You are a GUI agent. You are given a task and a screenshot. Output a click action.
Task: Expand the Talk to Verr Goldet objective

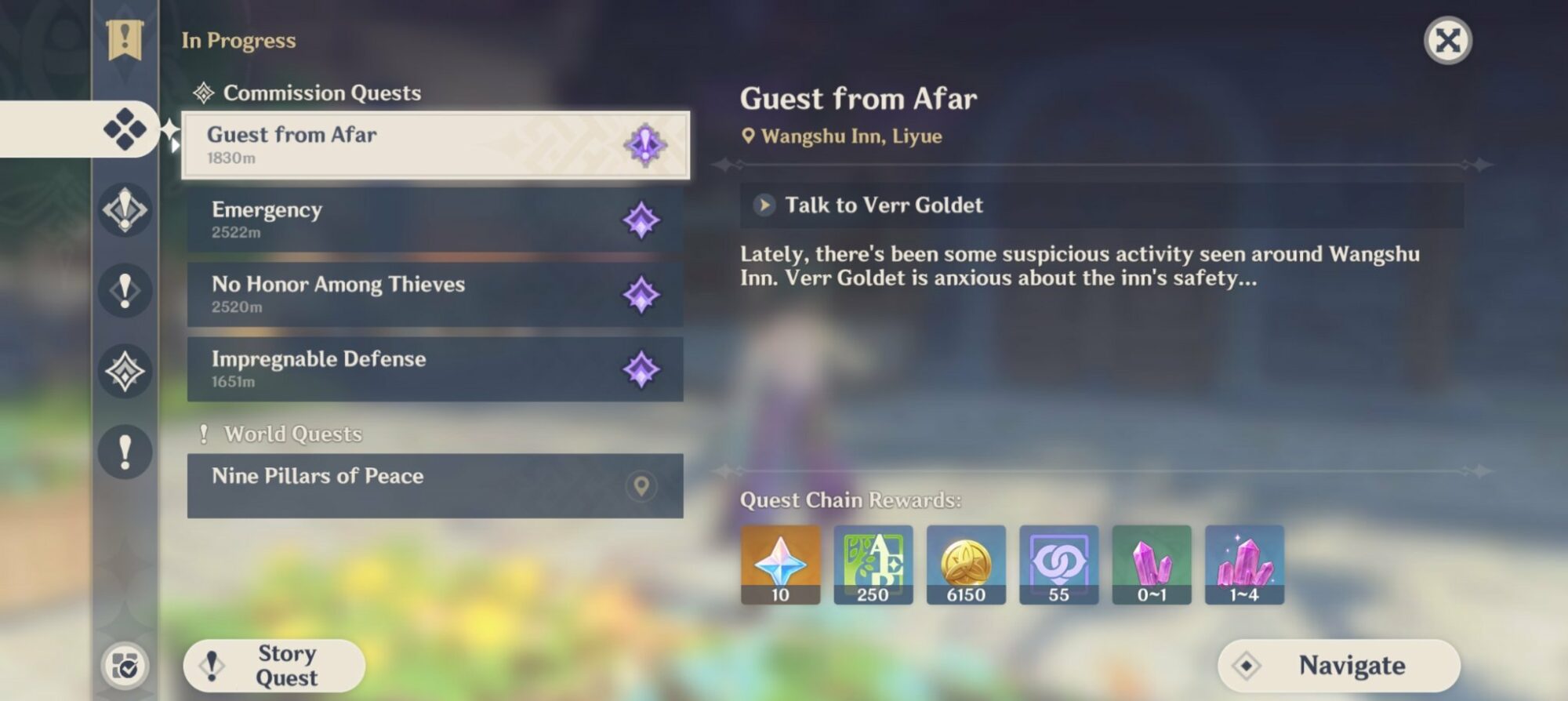click(883, 205)
